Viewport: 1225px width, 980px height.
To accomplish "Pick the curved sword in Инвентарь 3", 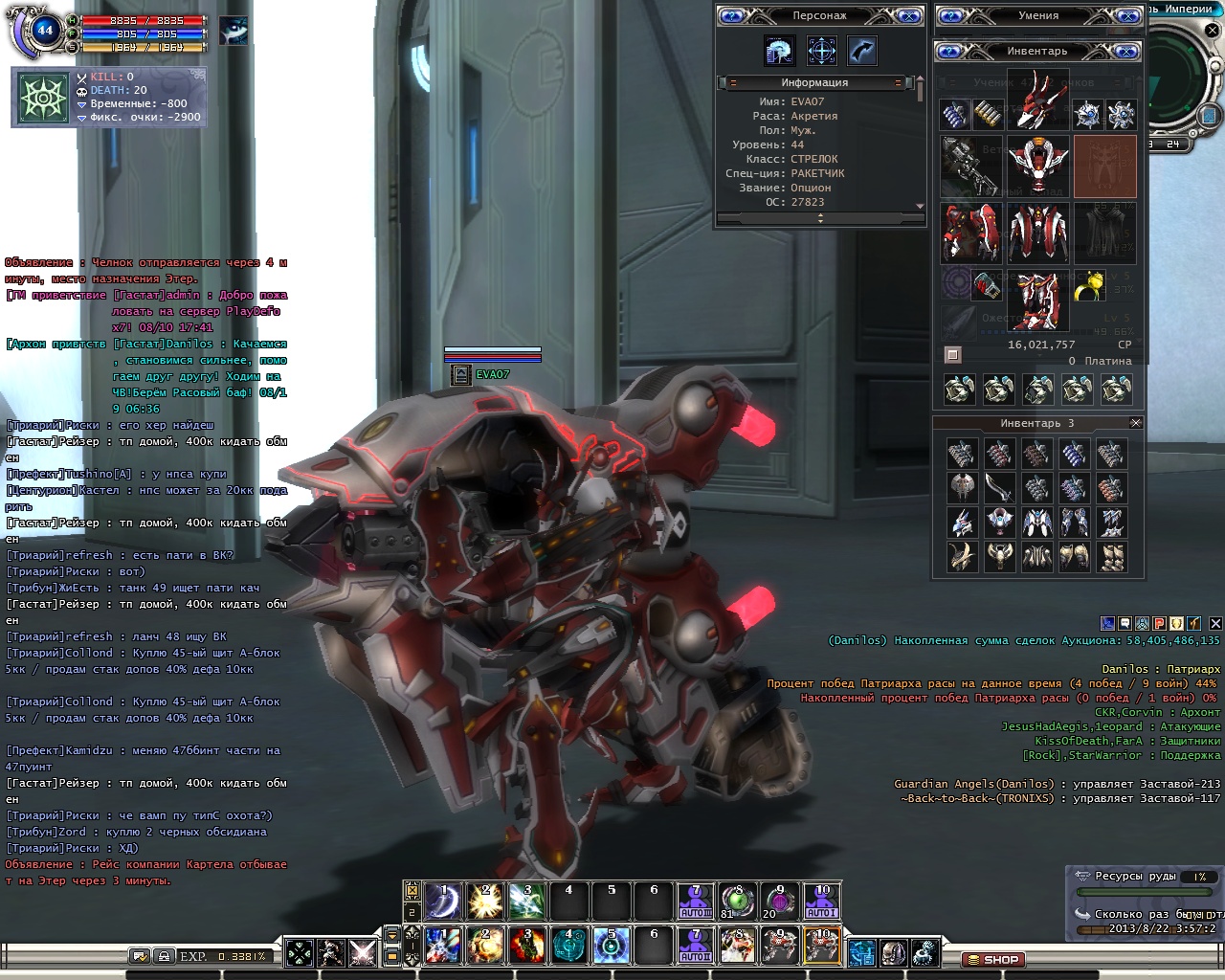I will pyautogui.click(x=999, y=488).
